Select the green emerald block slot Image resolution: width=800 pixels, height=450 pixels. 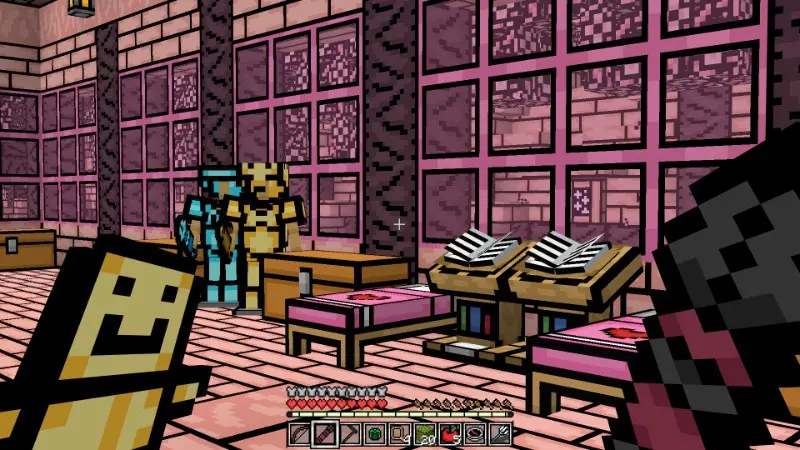[x=374, y=434]
